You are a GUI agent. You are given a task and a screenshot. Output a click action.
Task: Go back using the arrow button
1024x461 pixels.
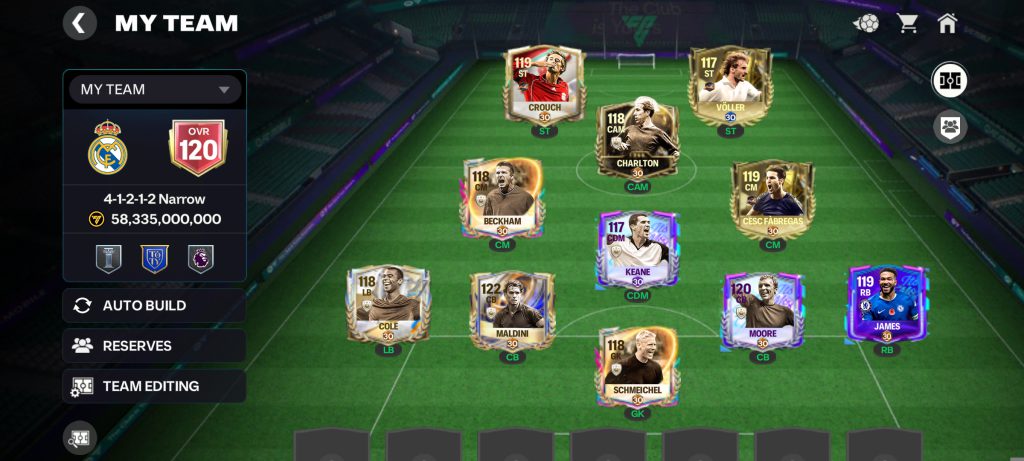point(80,23)
